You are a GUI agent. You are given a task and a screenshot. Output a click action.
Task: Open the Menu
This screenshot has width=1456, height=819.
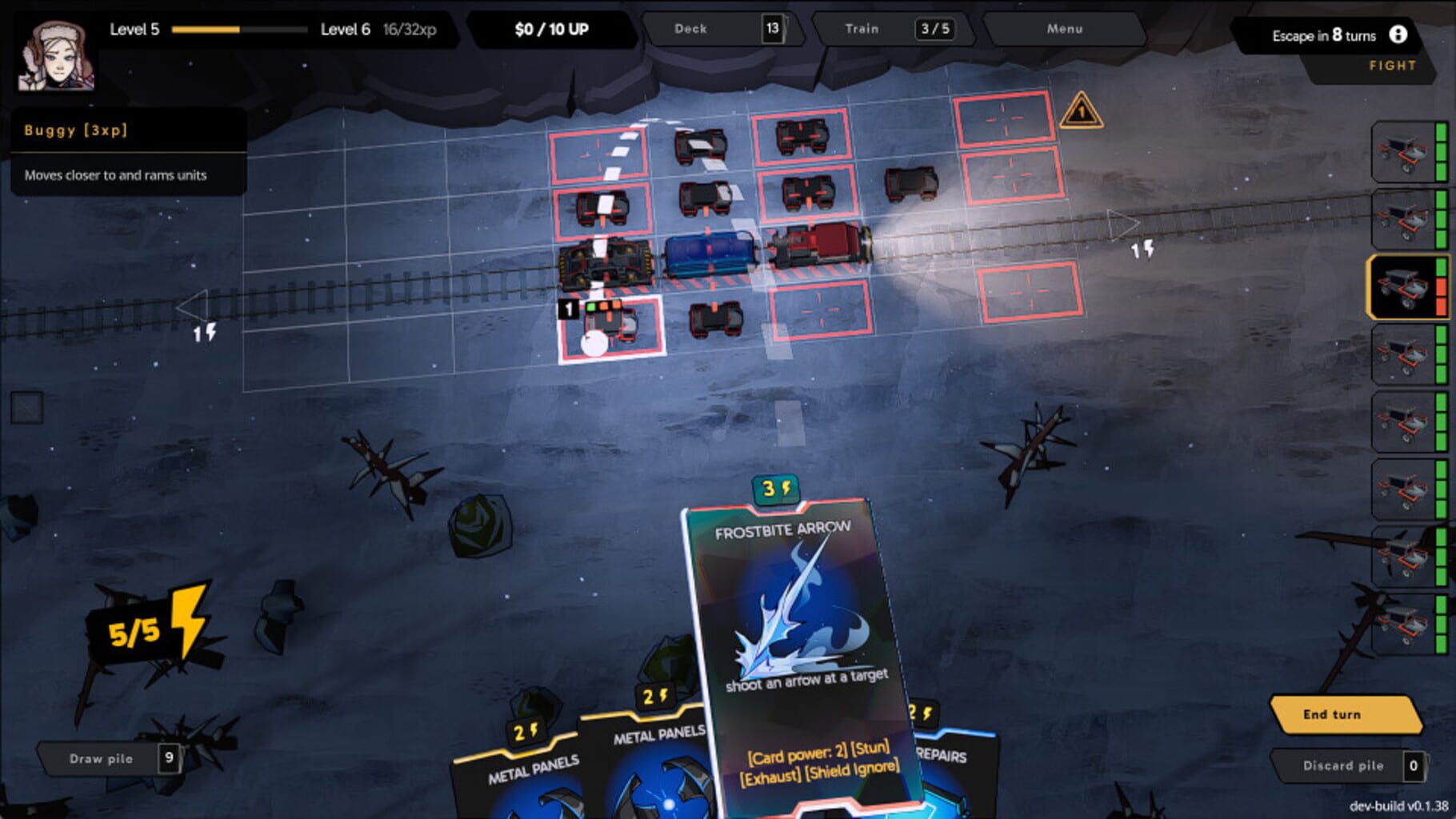[x=1064, y=29]
